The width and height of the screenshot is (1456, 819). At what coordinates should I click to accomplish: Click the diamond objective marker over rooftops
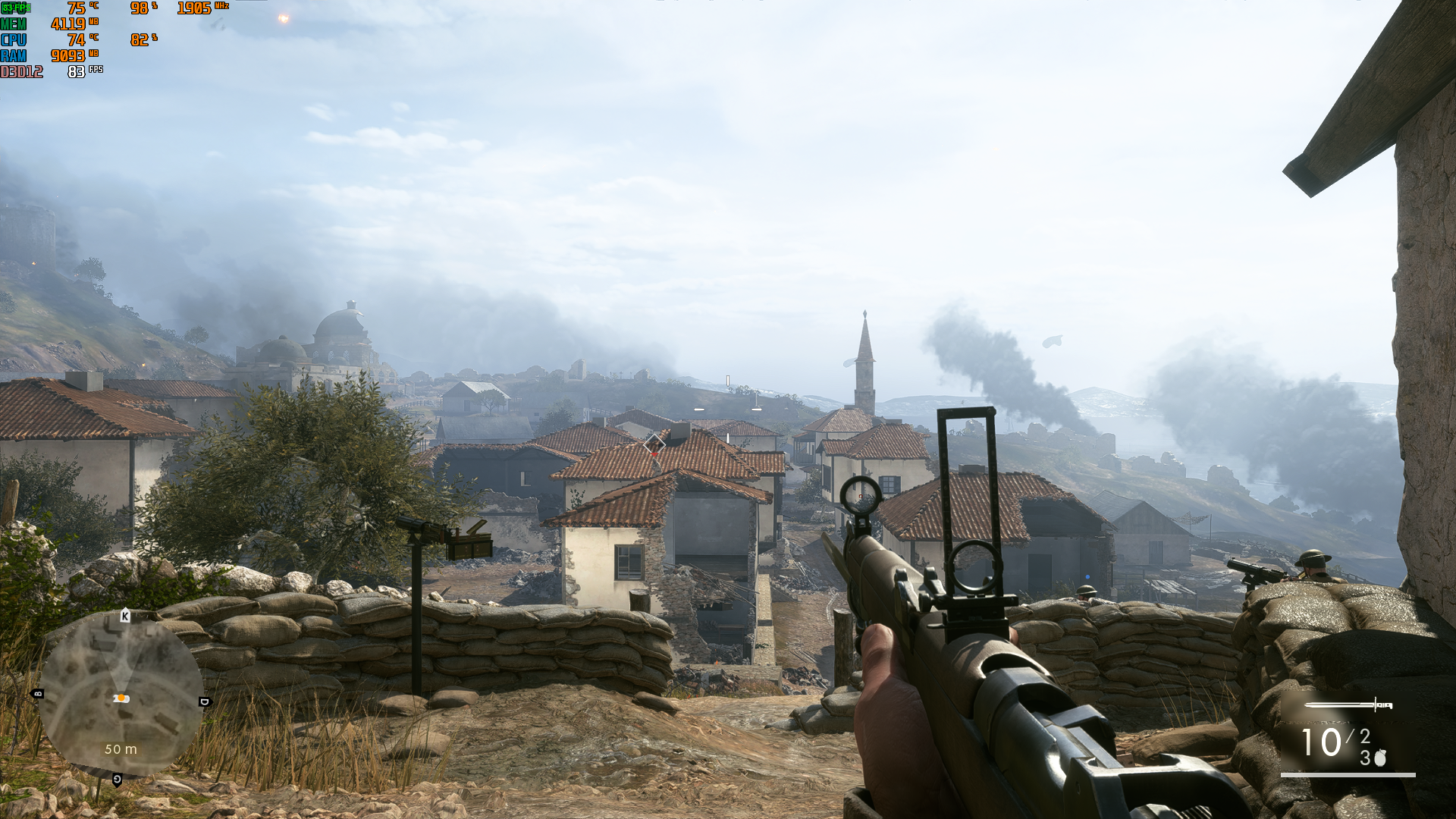[x=654, y=445]
